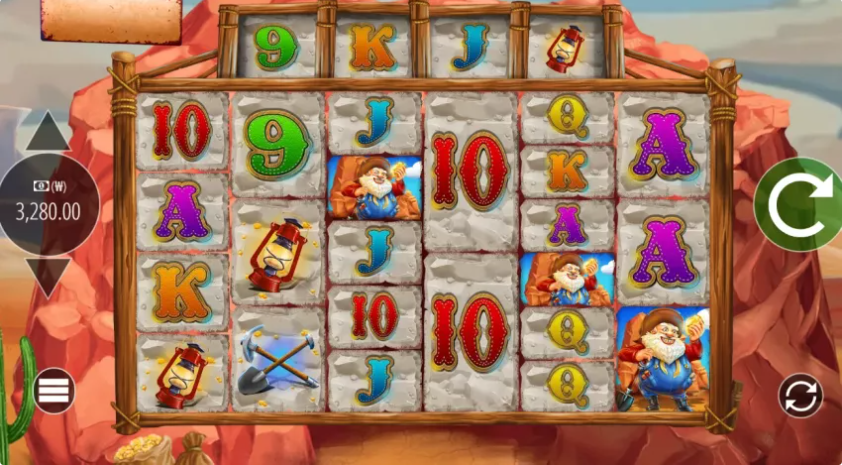Activate the autoplay circular arrows button
Viewport: 842px width, 465px height.
800,395
